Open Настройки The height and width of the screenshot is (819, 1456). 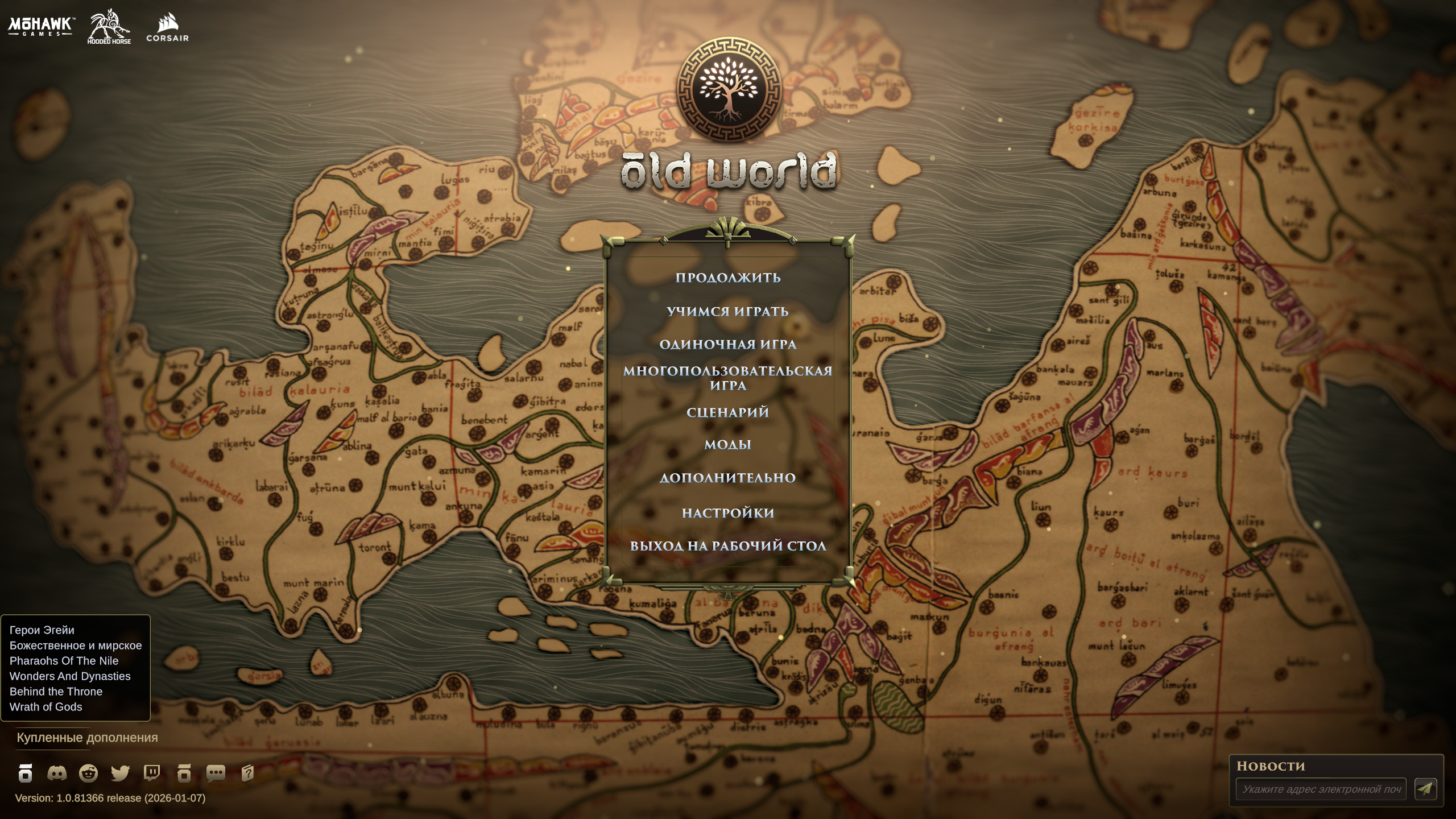pyautogui.click(x=728, y=512)
